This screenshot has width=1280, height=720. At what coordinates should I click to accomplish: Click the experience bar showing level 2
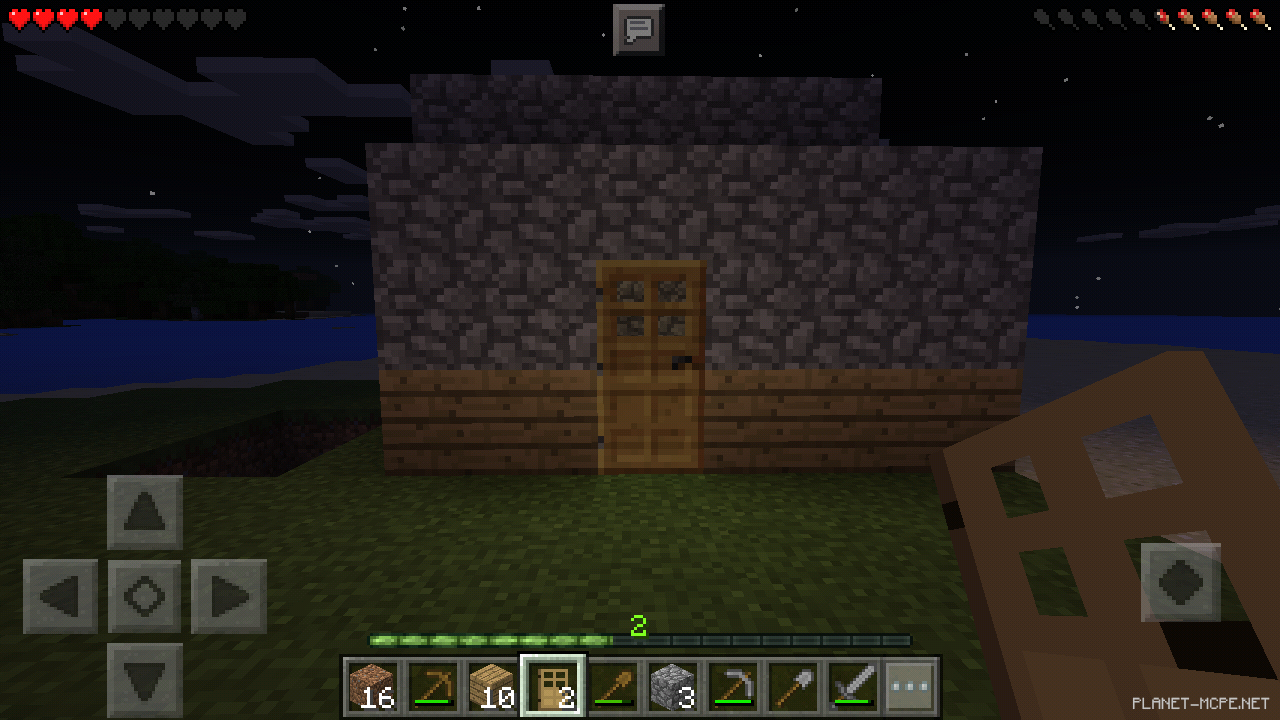pos(640,637)
